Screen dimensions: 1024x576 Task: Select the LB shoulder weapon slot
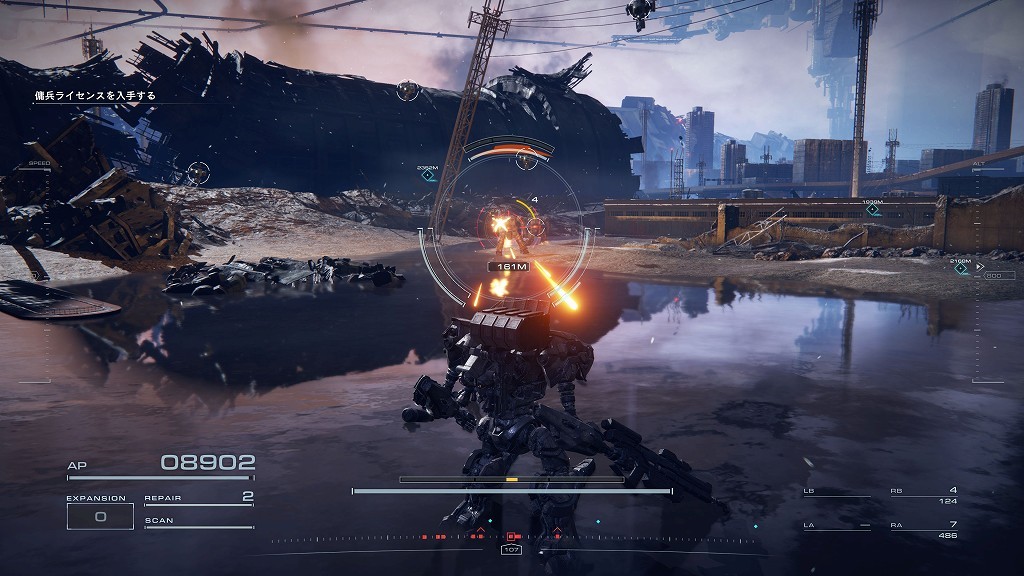pyautogui.click(x=836, y=492)
